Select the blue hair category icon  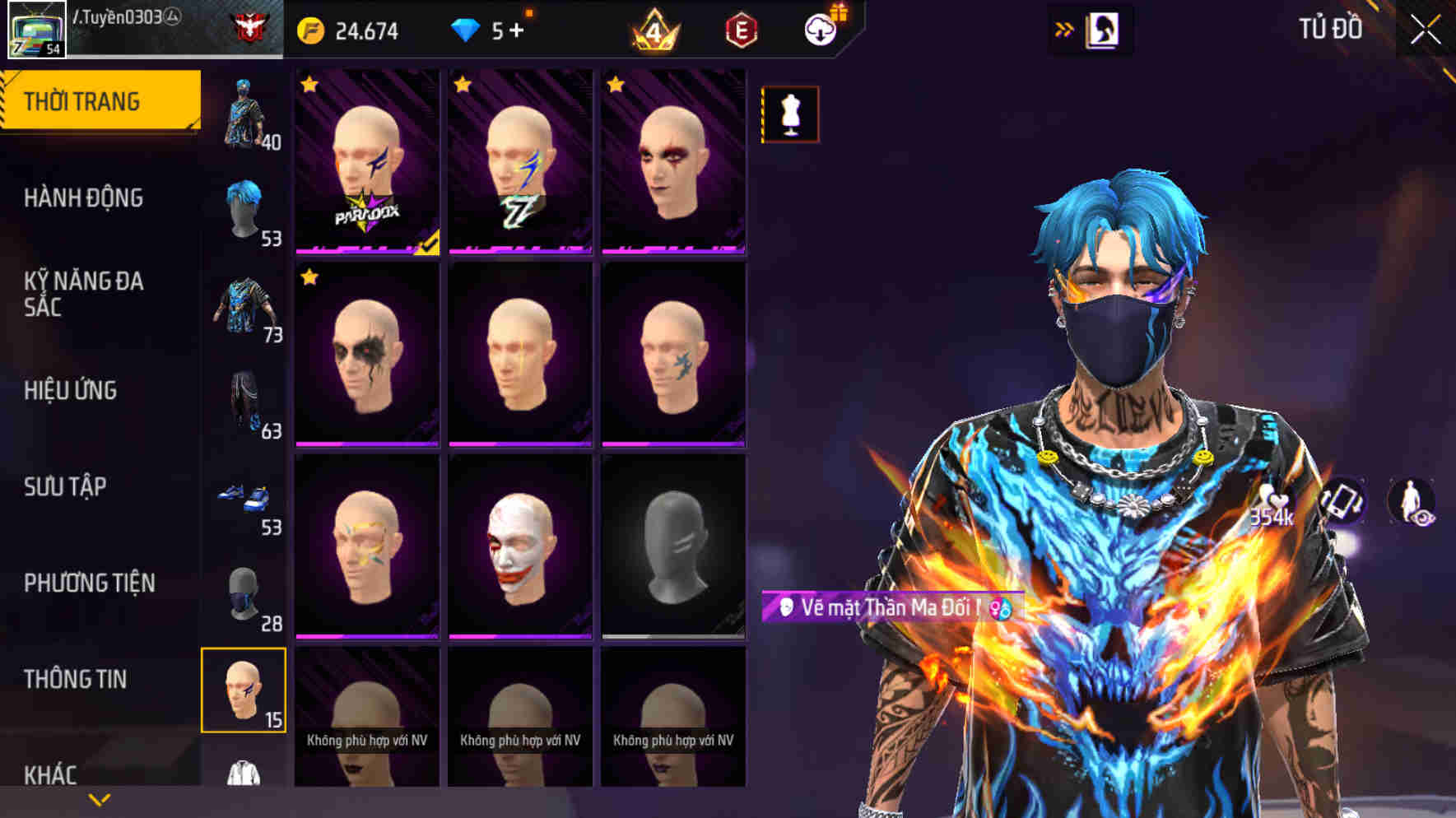tap(244, 207)
